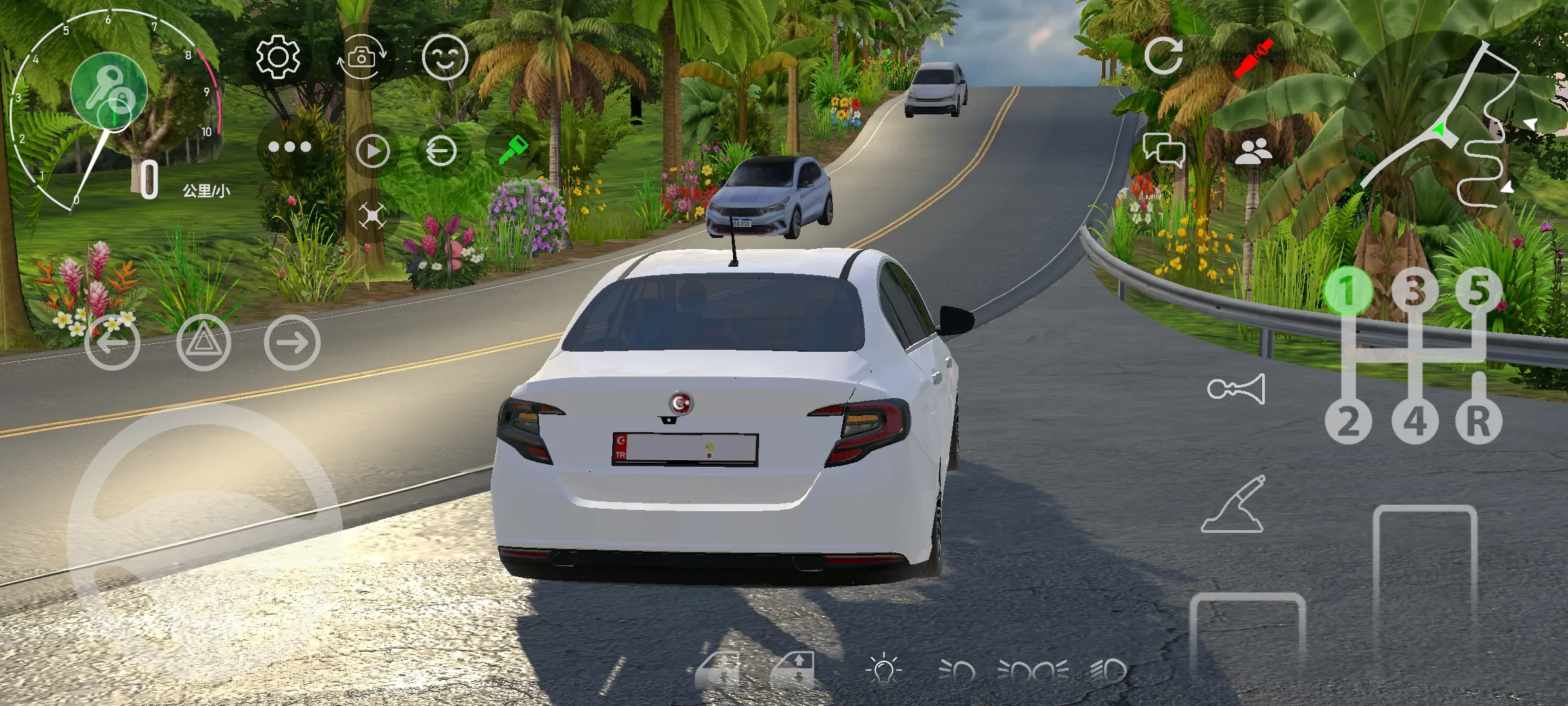Screen dimensions: 1568x706
Task: Switch camera view with the camera icon
Action: click(361, 58)
